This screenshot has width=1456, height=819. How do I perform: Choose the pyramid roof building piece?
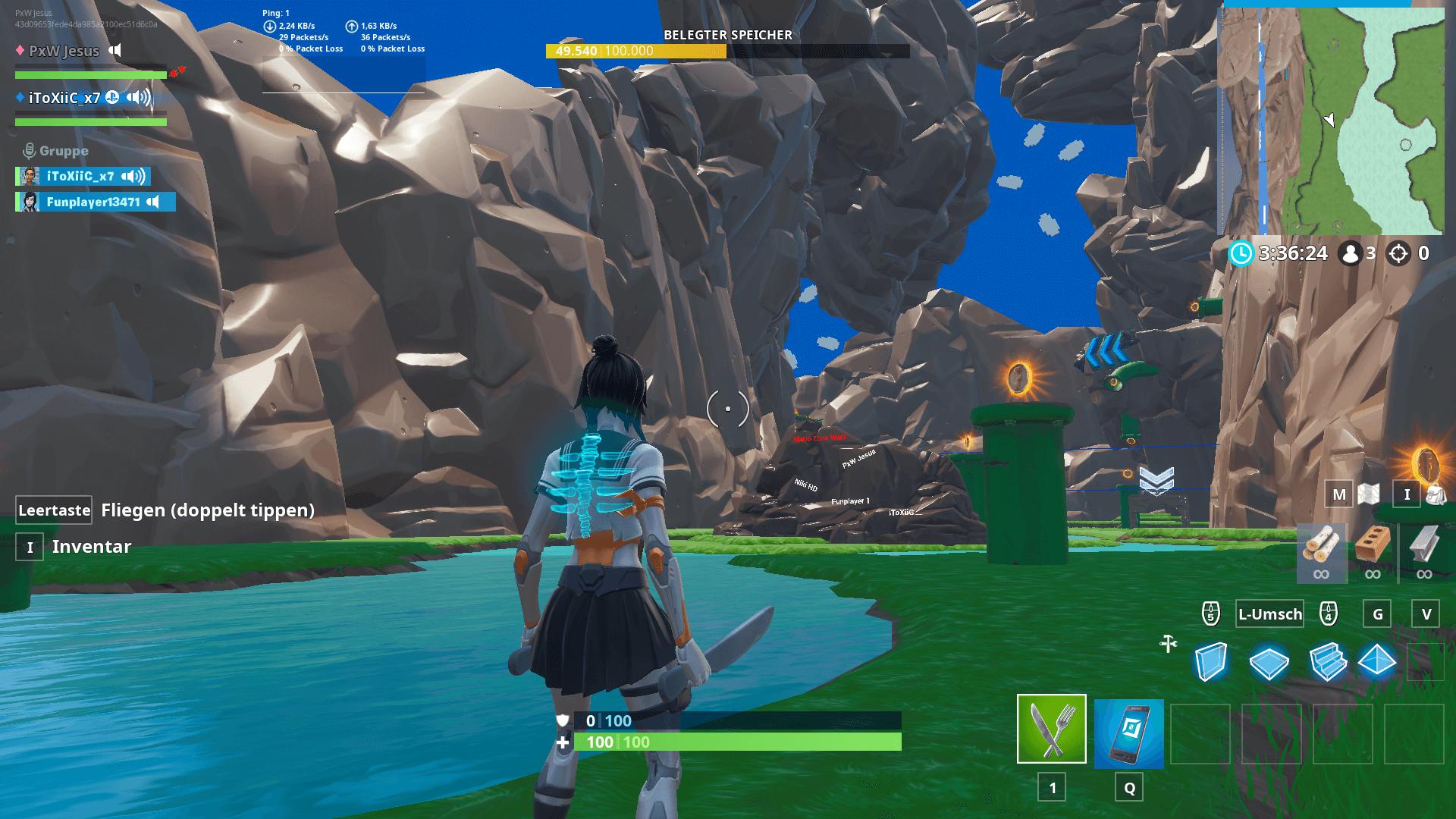[x=1377, y=661]
